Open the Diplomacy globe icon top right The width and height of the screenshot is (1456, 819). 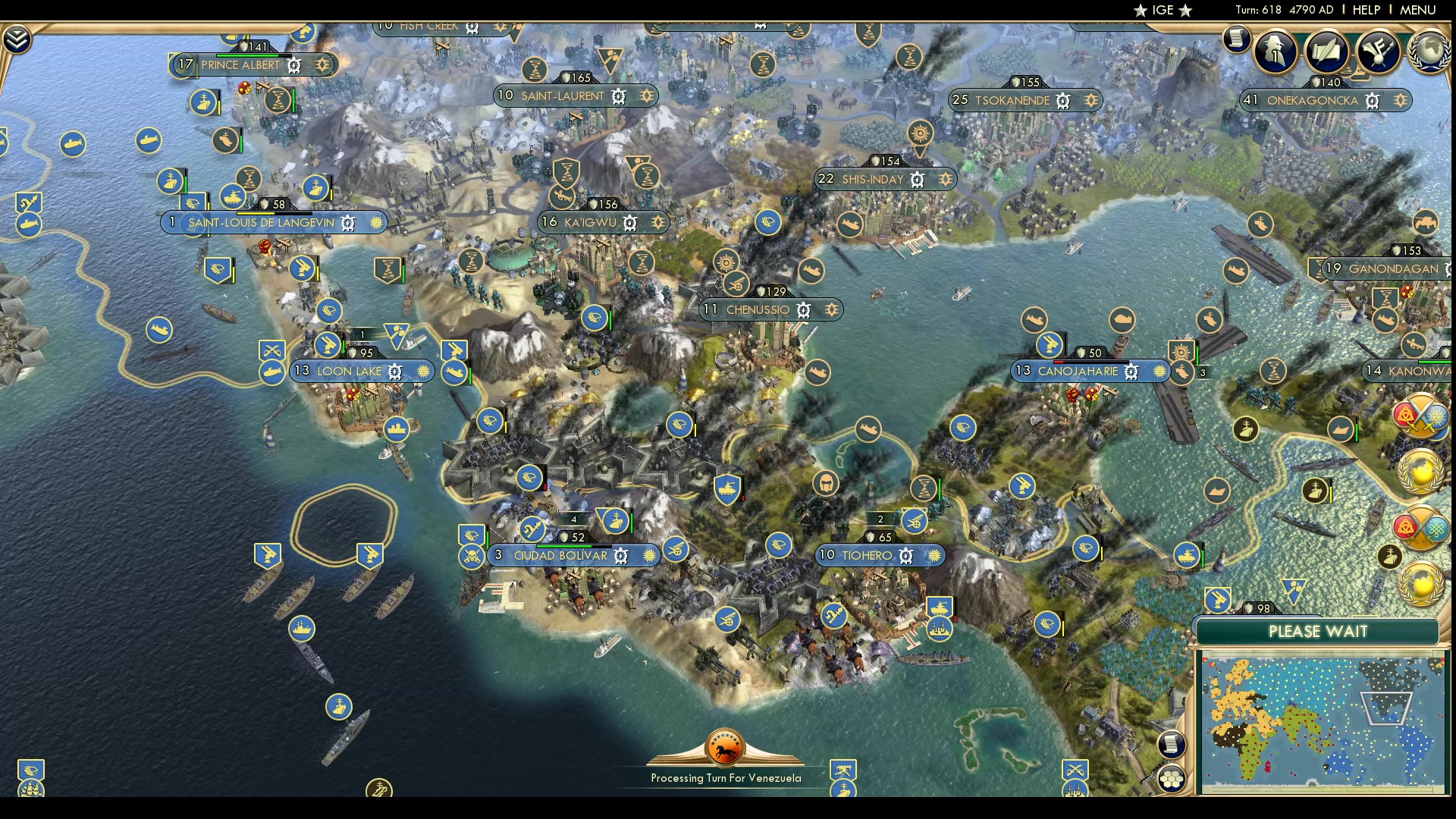point(1430,50)
